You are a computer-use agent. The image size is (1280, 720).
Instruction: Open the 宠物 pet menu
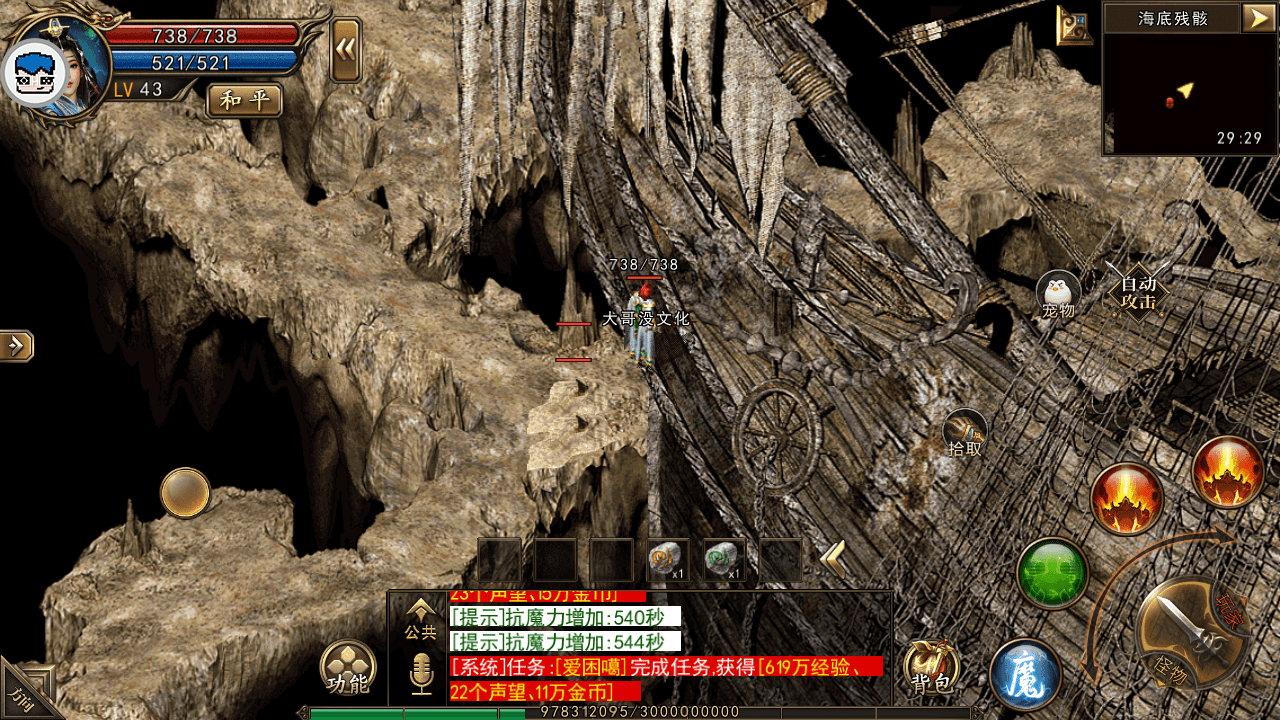1058,295
